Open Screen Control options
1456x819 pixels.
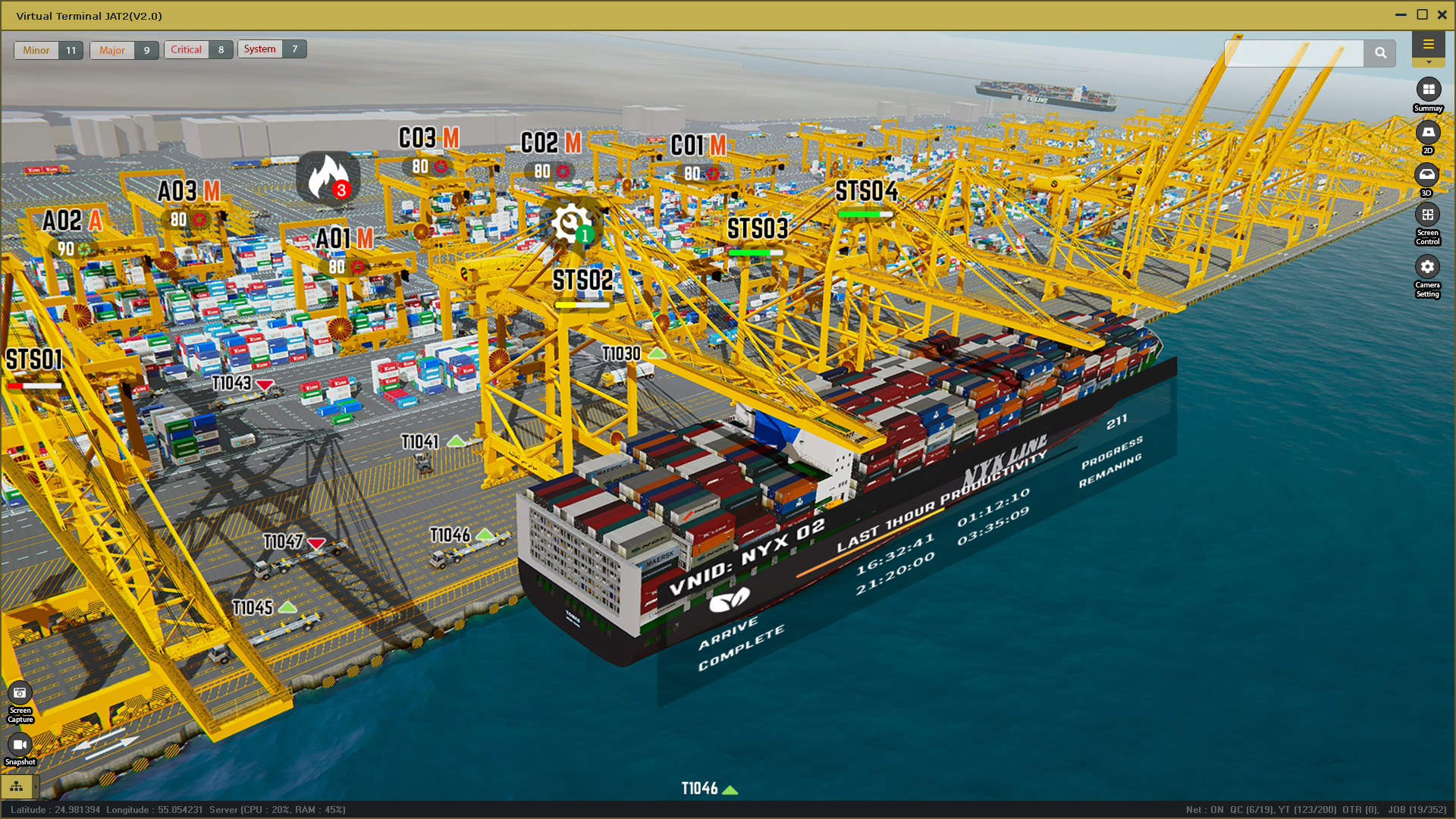1427,215
